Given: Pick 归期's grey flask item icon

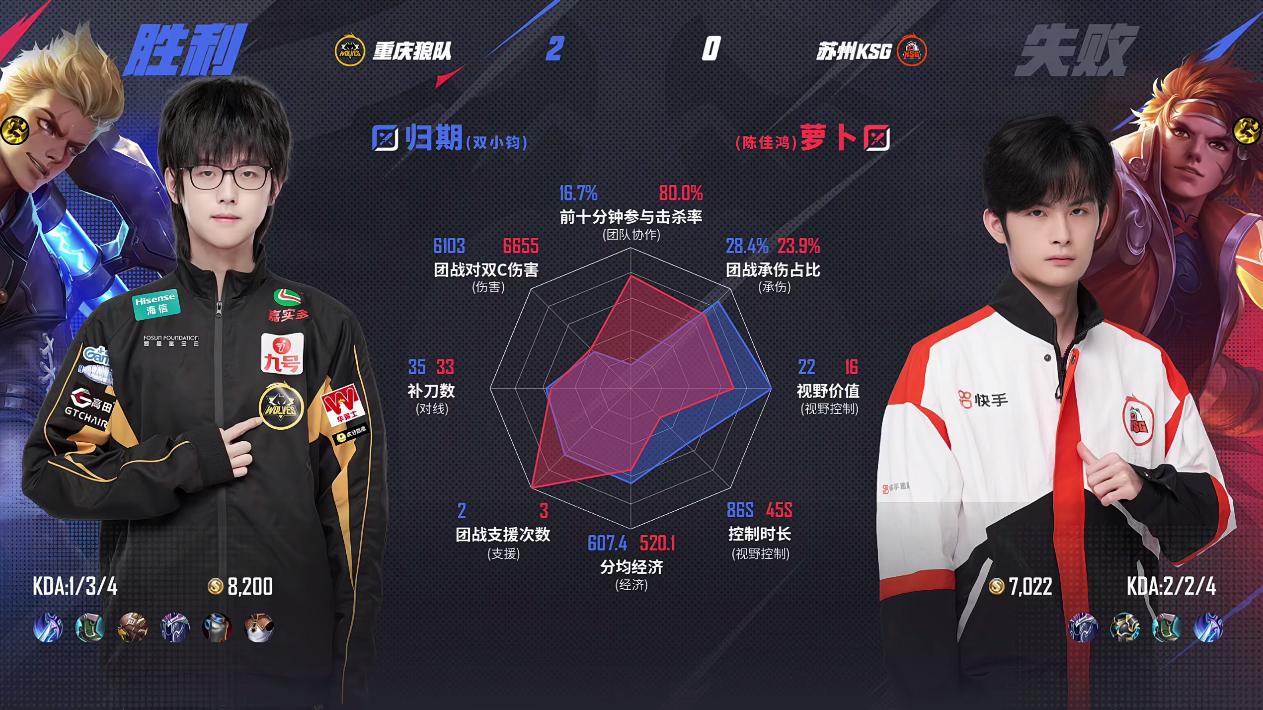Looking at the screenshot, I should tap(217, 627).
